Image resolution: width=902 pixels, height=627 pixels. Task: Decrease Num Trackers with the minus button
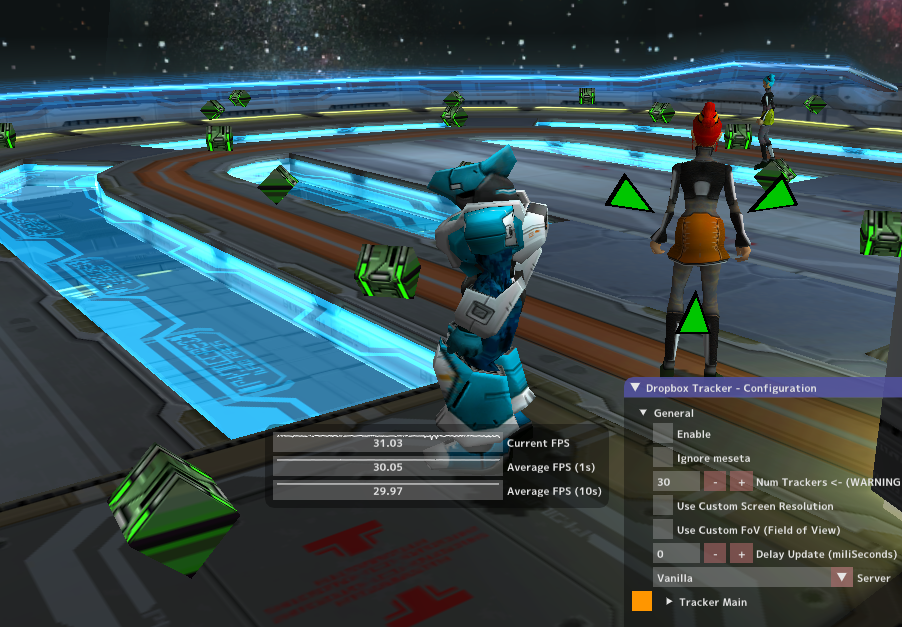(x=716, y=482)
